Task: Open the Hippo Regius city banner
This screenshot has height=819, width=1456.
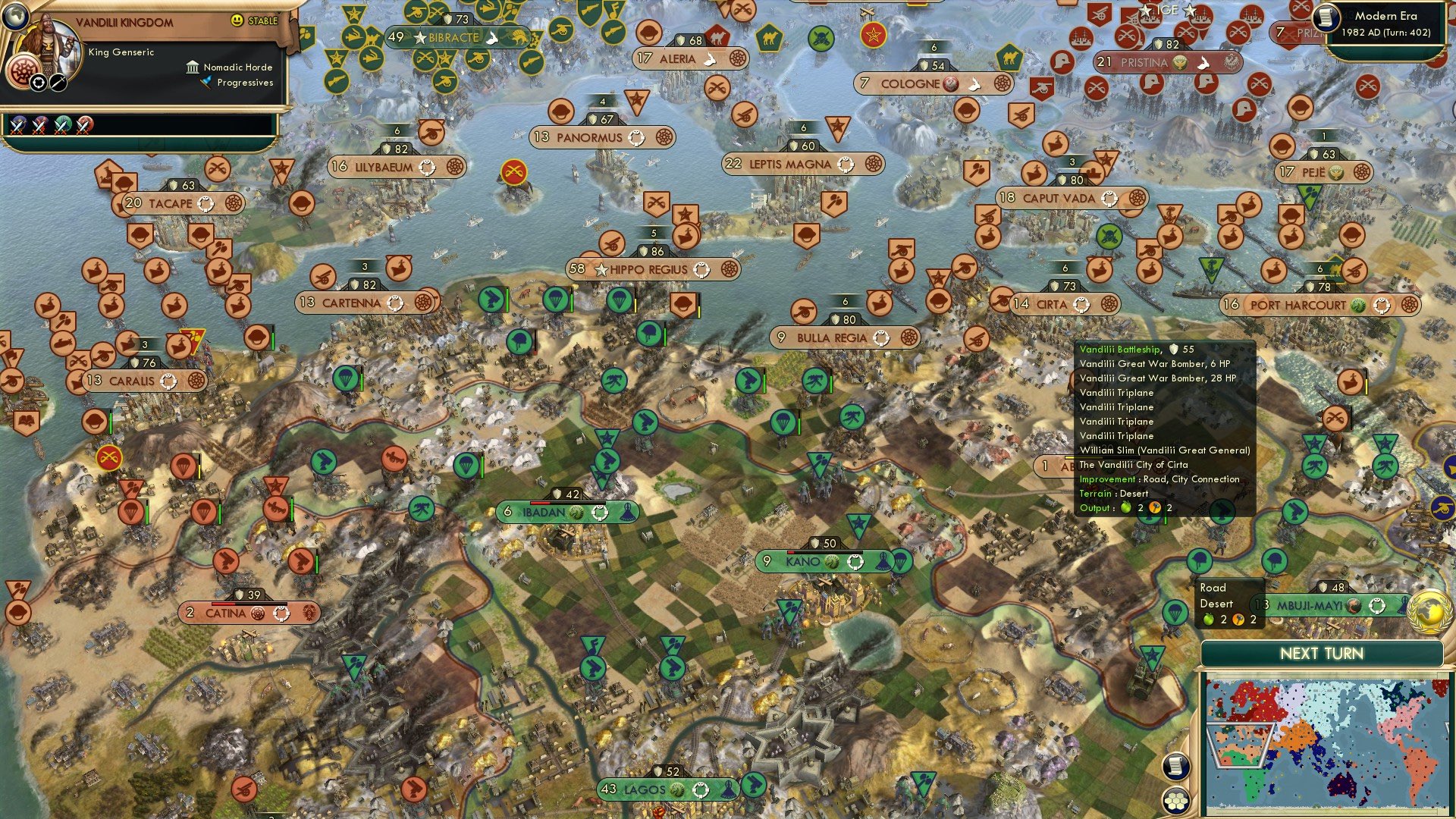Action: [x=652, y=269]
